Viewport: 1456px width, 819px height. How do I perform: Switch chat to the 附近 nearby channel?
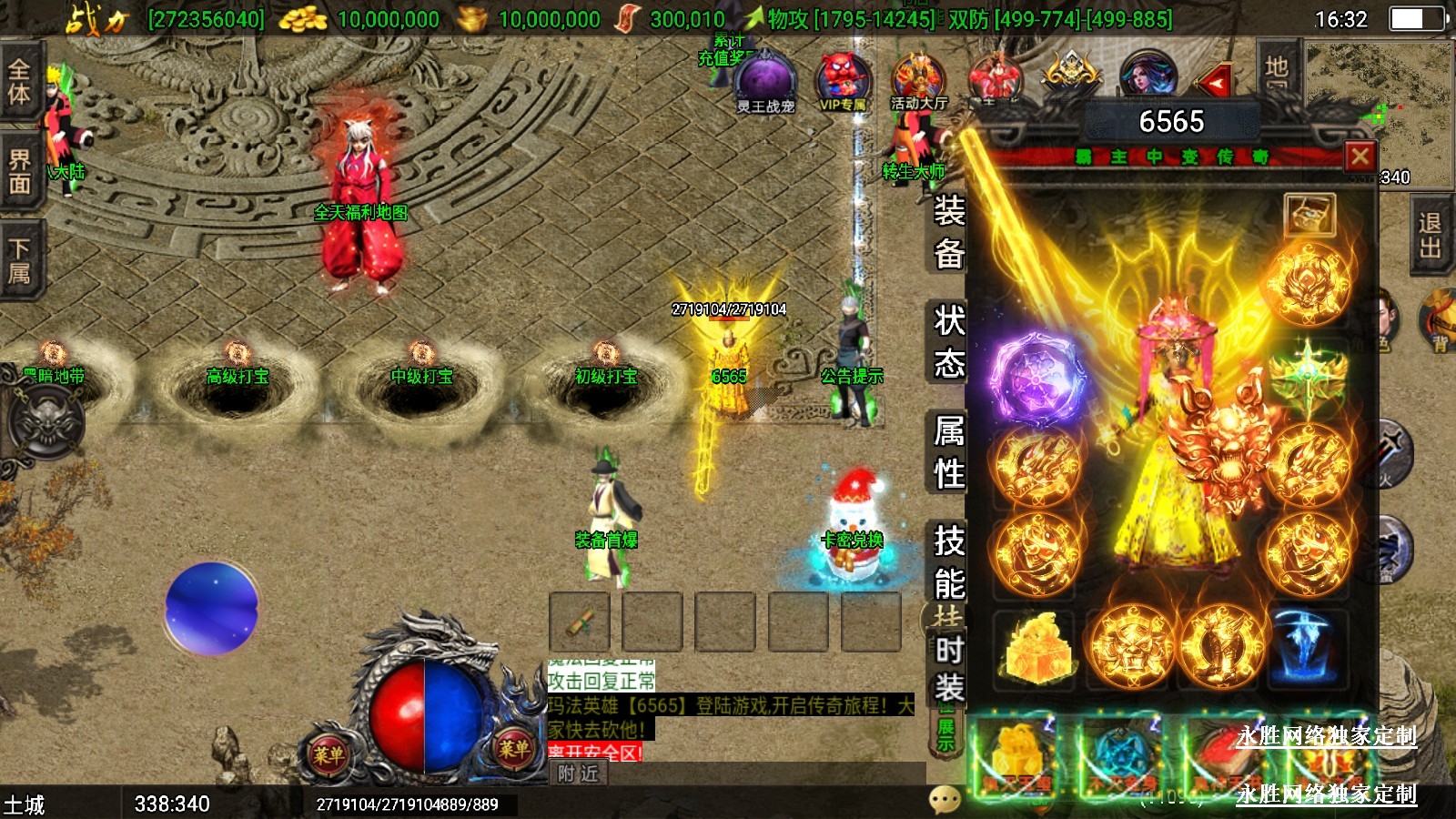[579, 773]
